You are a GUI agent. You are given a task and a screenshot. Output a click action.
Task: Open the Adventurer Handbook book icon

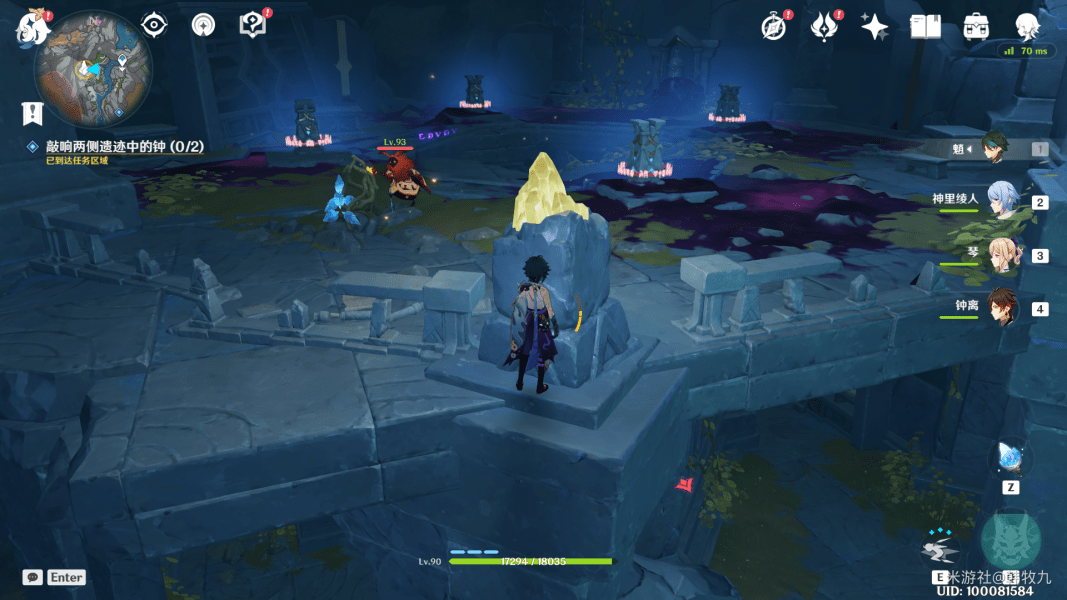pyautogui.click(x=925, y=27)
